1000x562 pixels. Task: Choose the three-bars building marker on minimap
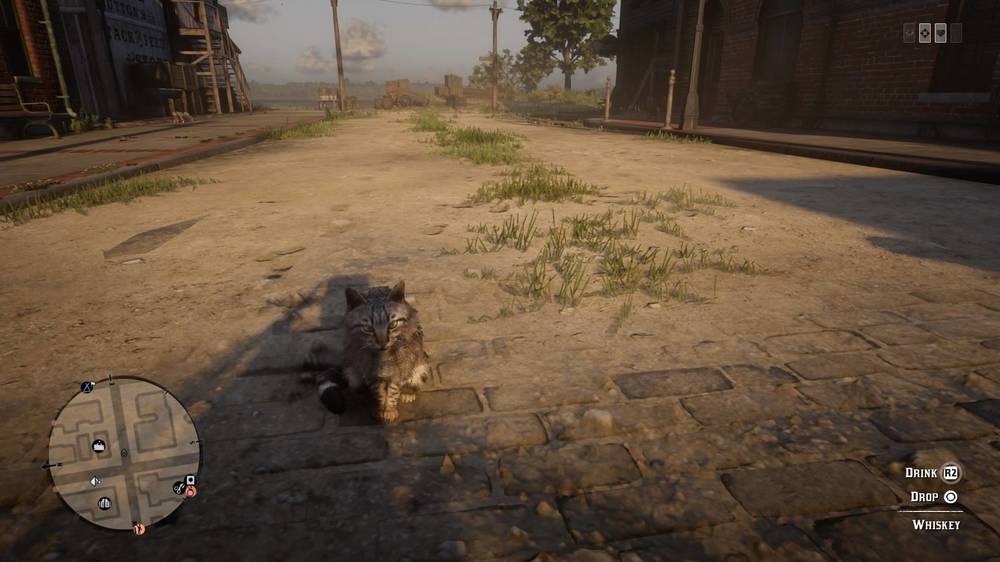pyautogui.click(x=104, y=503)
